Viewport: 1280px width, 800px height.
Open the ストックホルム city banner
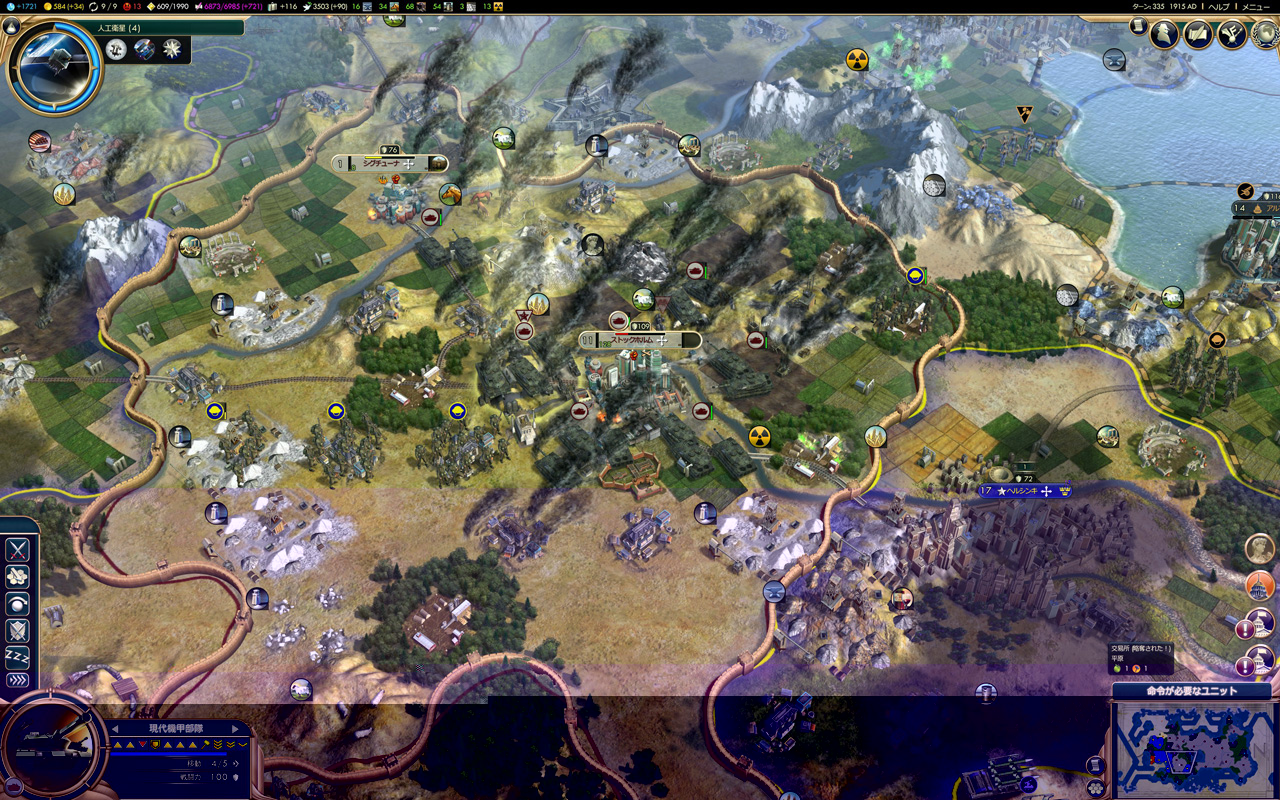640,340
